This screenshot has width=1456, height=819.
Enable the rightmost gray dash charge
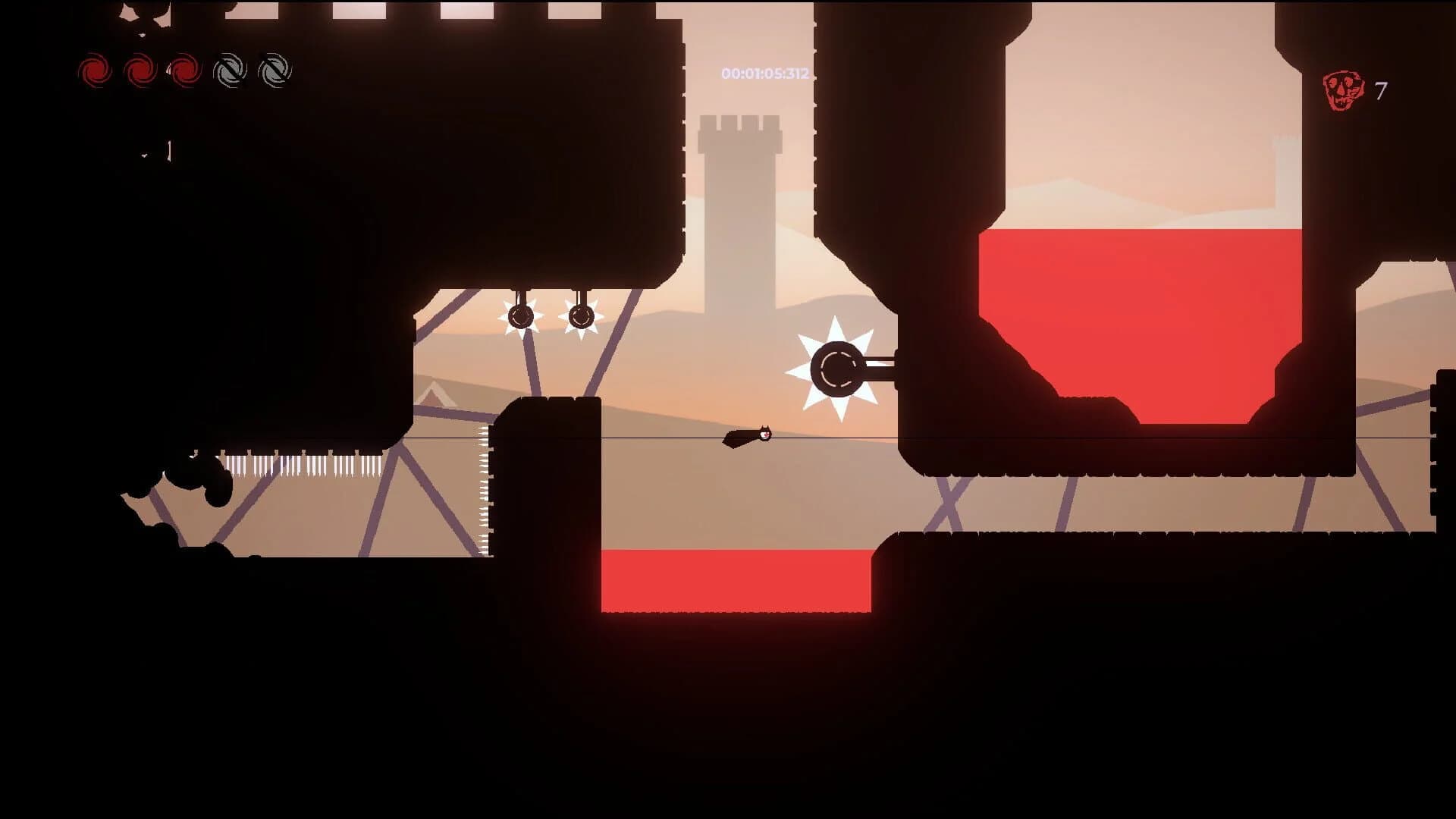coord(275,72)
